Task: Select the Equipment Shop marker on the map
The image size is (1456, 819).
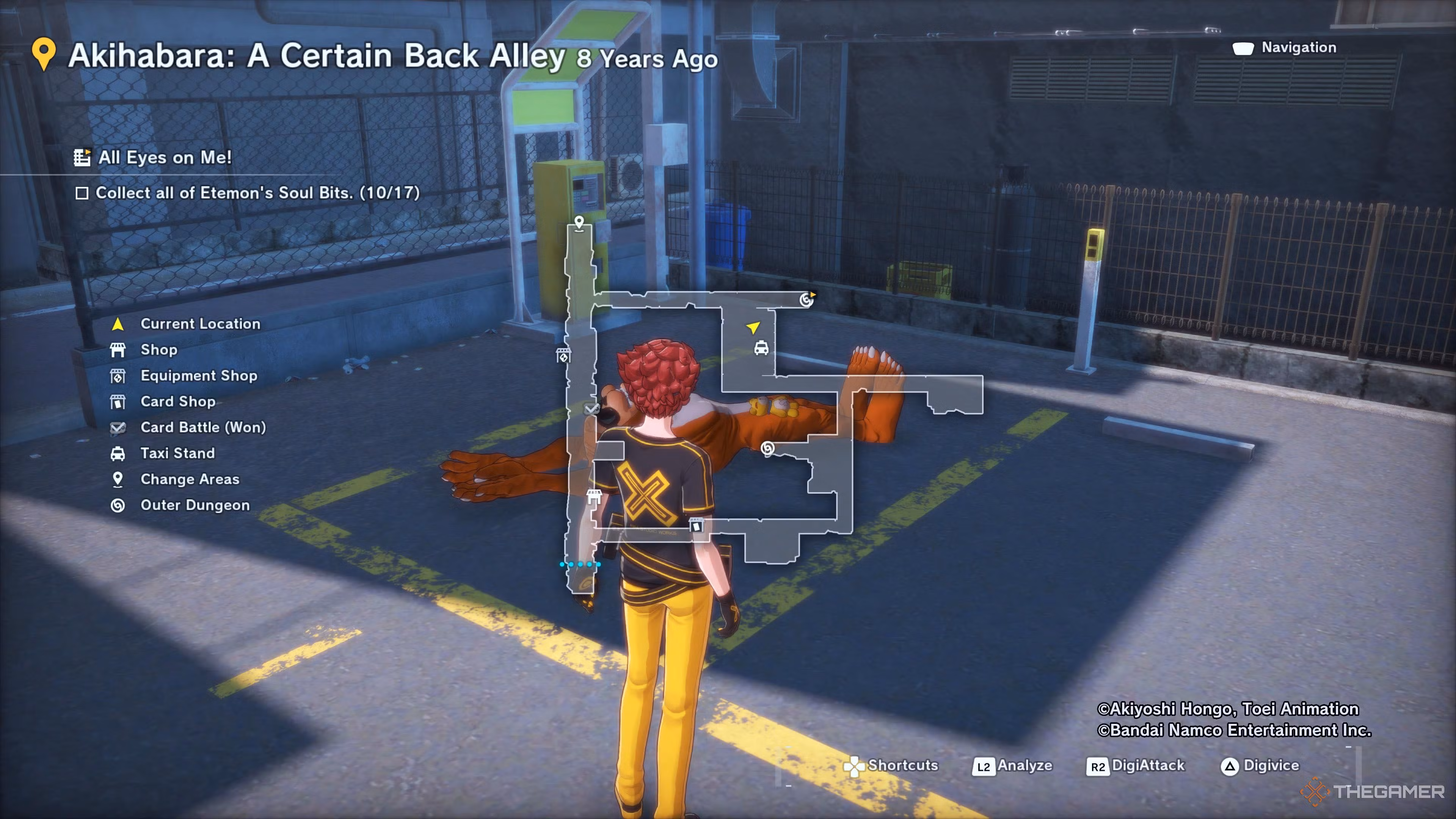Action: tap(563, 356)
